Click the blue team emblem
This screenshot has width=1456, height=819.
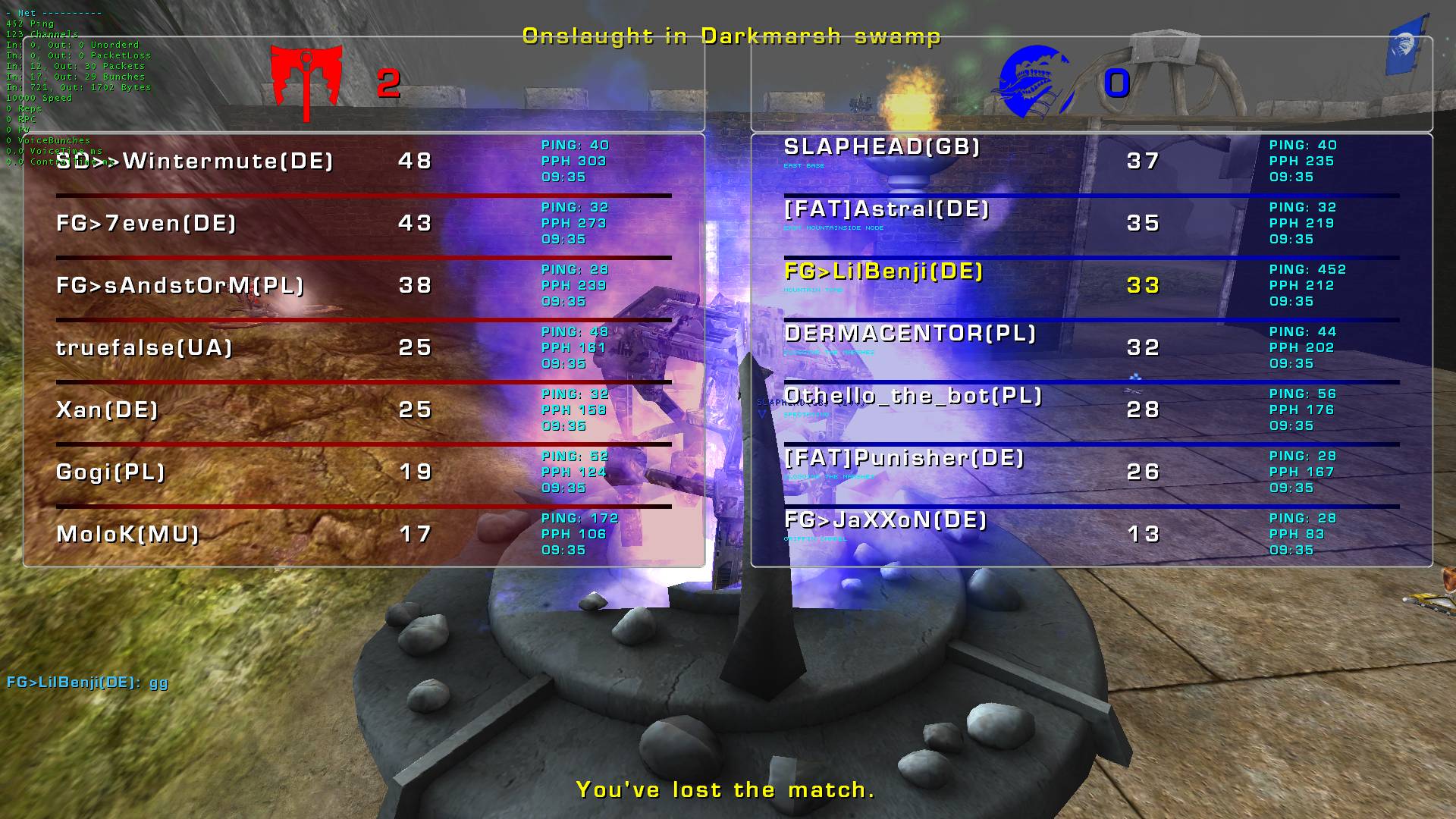click(x=1033, y=82)
